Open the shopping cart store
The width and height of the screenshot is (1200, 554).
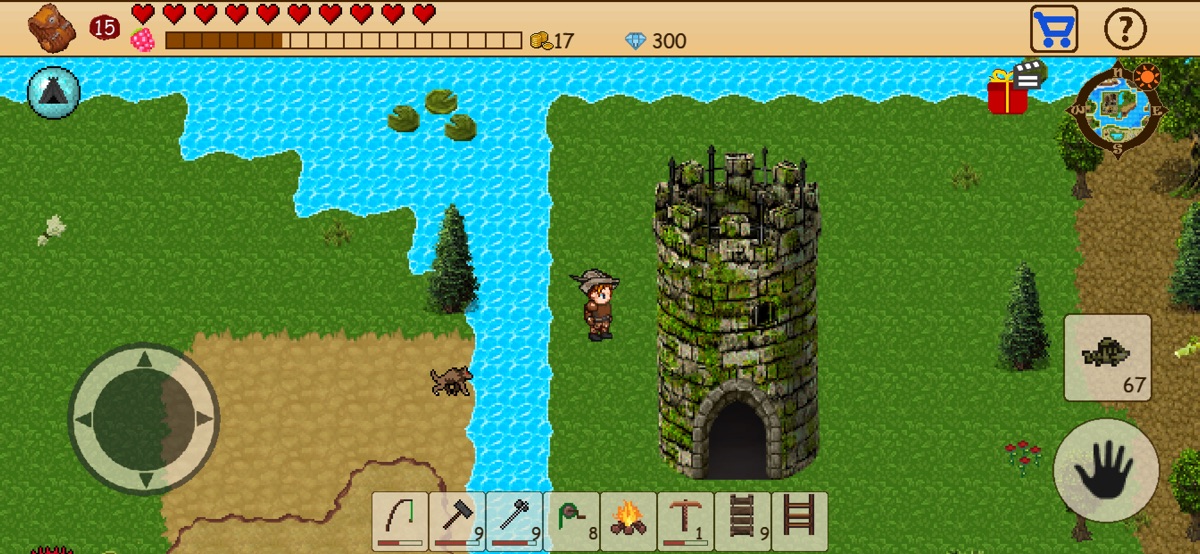1054,28
